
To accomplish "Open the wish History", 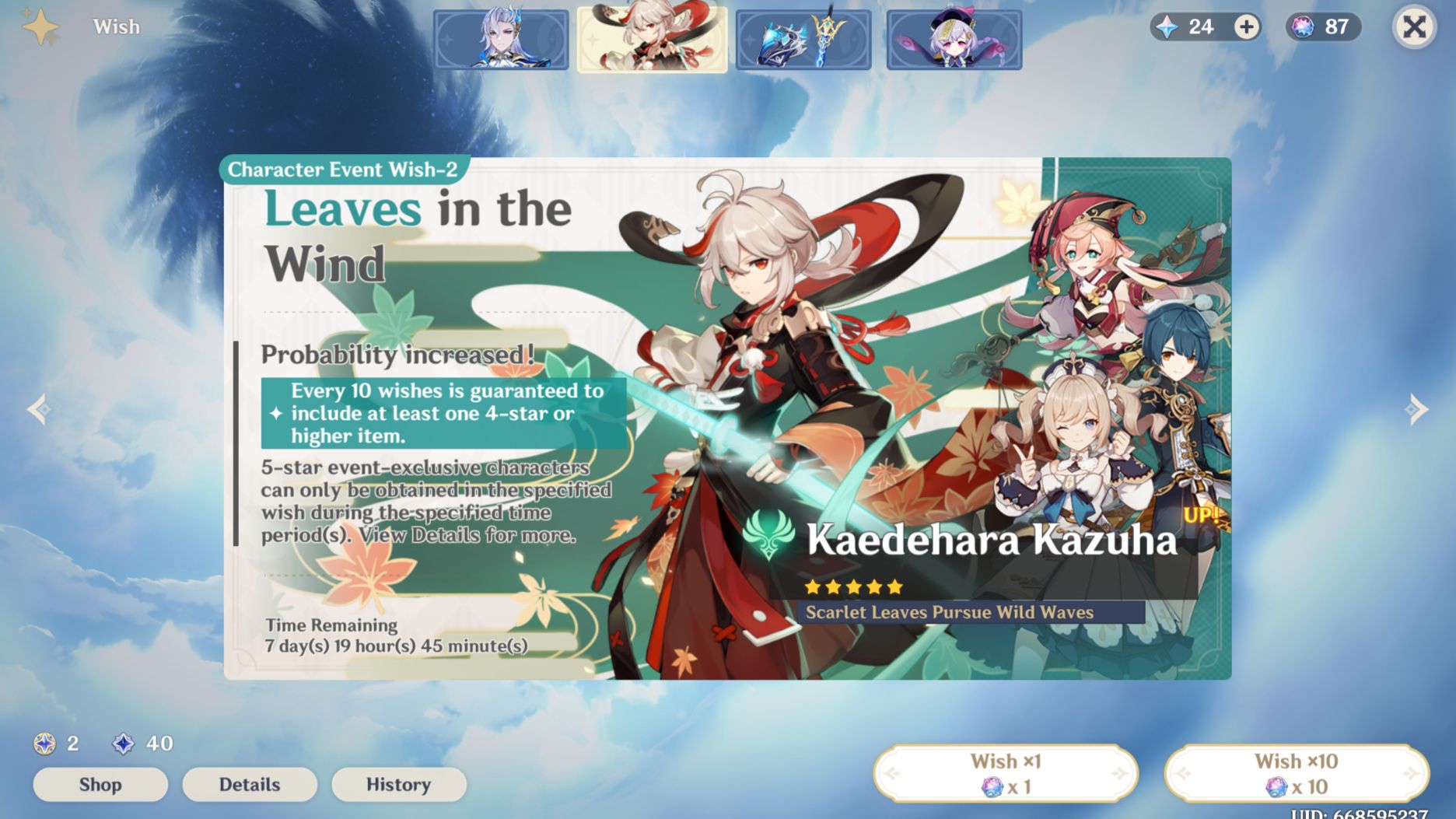I will (x=399, y=784).
